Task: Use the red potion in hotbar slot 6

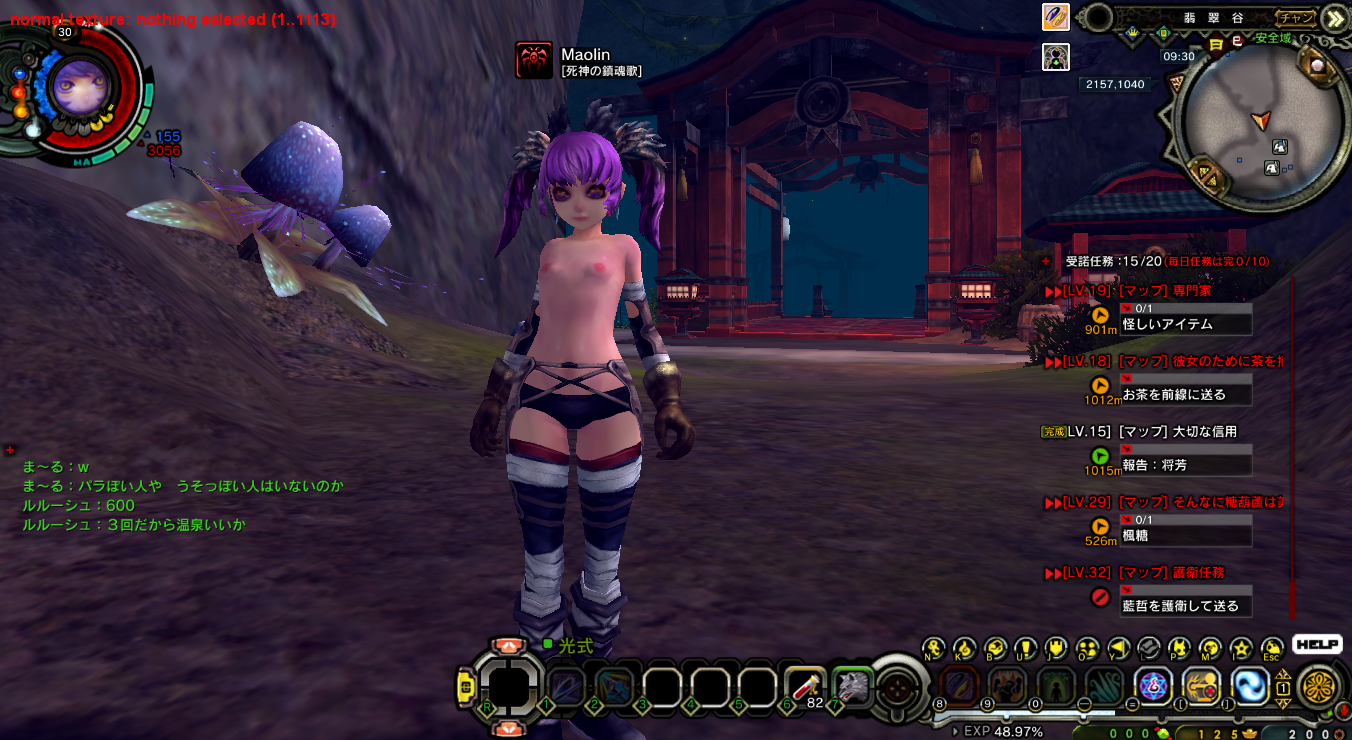Action: coord(804,685)
